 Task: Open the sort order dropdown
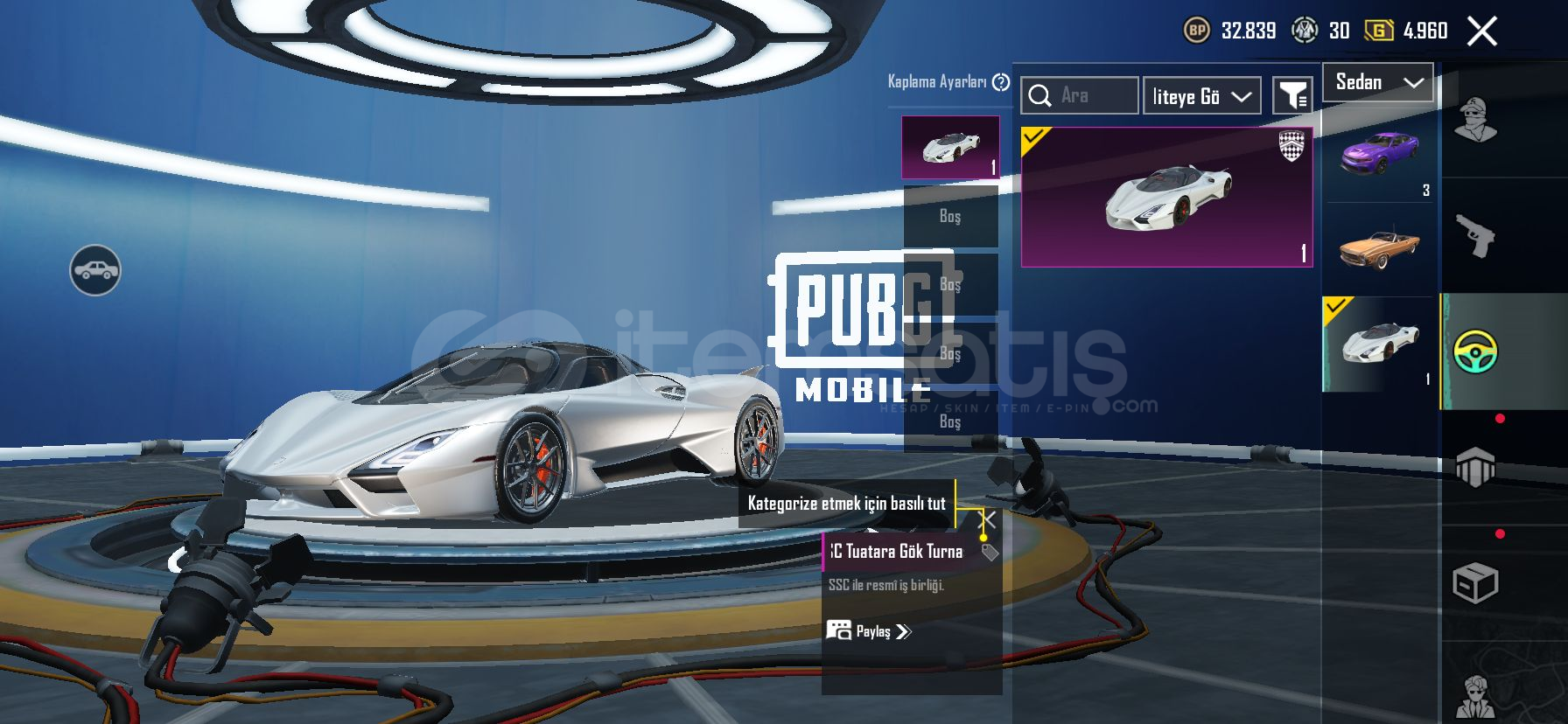(1201, 96)
